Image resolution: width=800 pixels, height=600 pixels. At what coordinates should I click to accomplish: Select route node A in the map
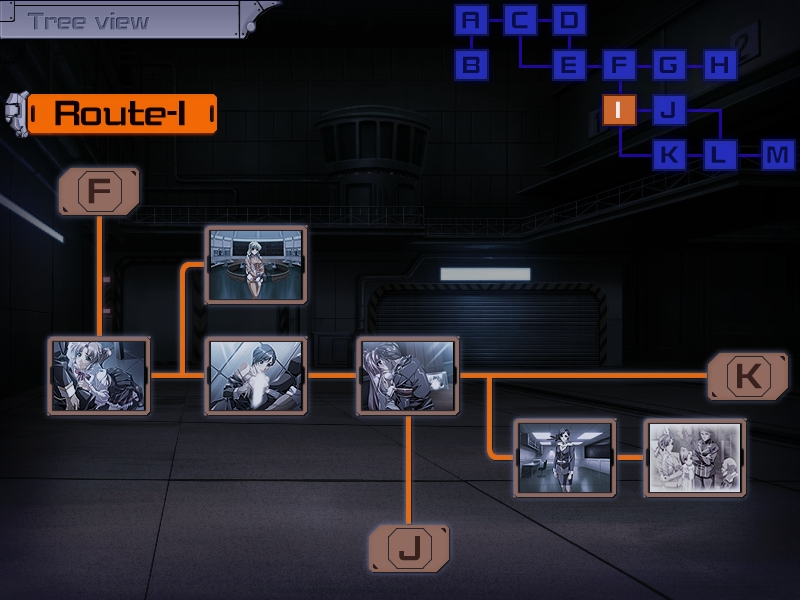click(472, 20)
